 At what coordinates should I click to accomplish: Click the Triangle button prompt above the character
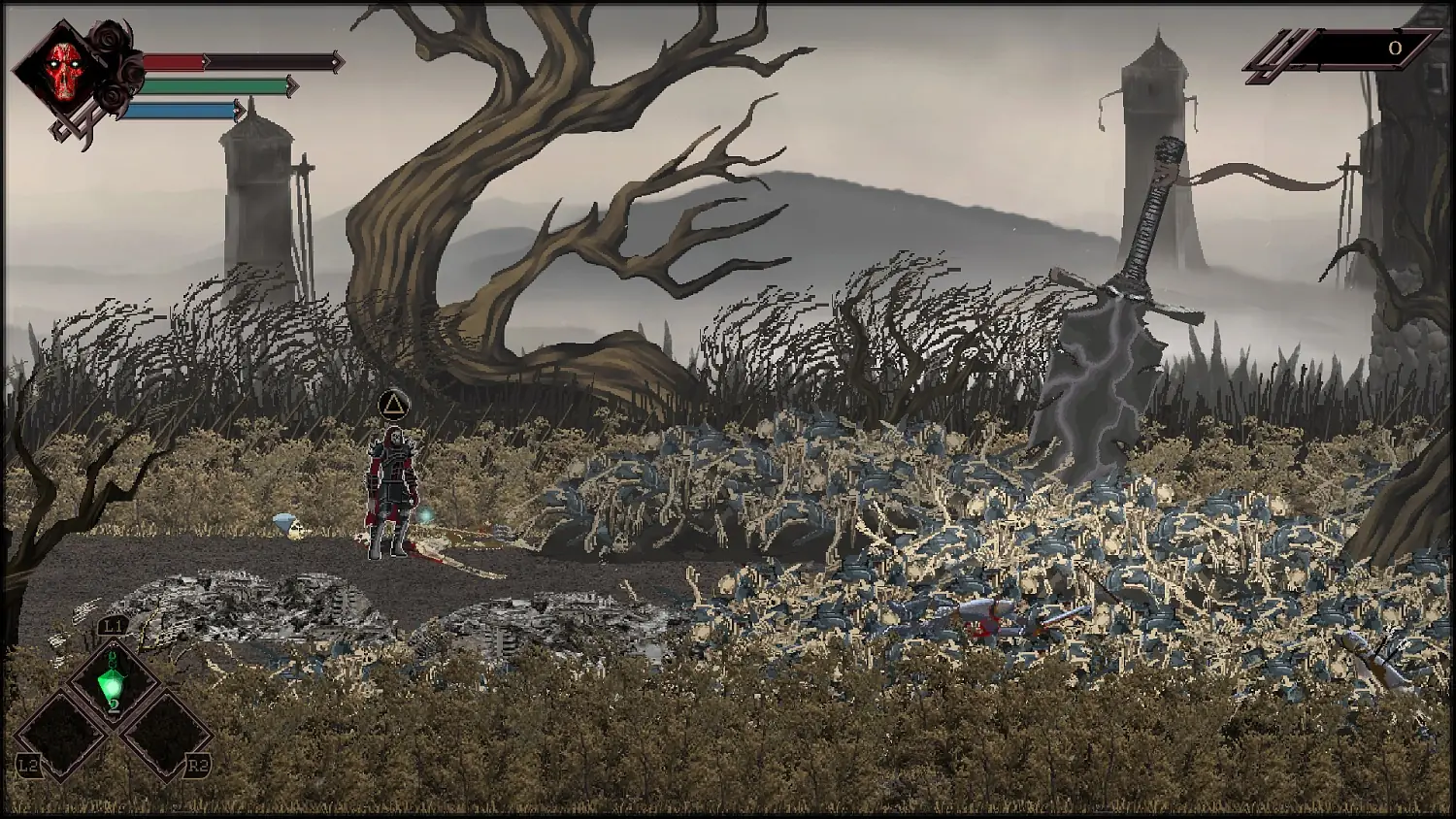[x=393, y=404]
